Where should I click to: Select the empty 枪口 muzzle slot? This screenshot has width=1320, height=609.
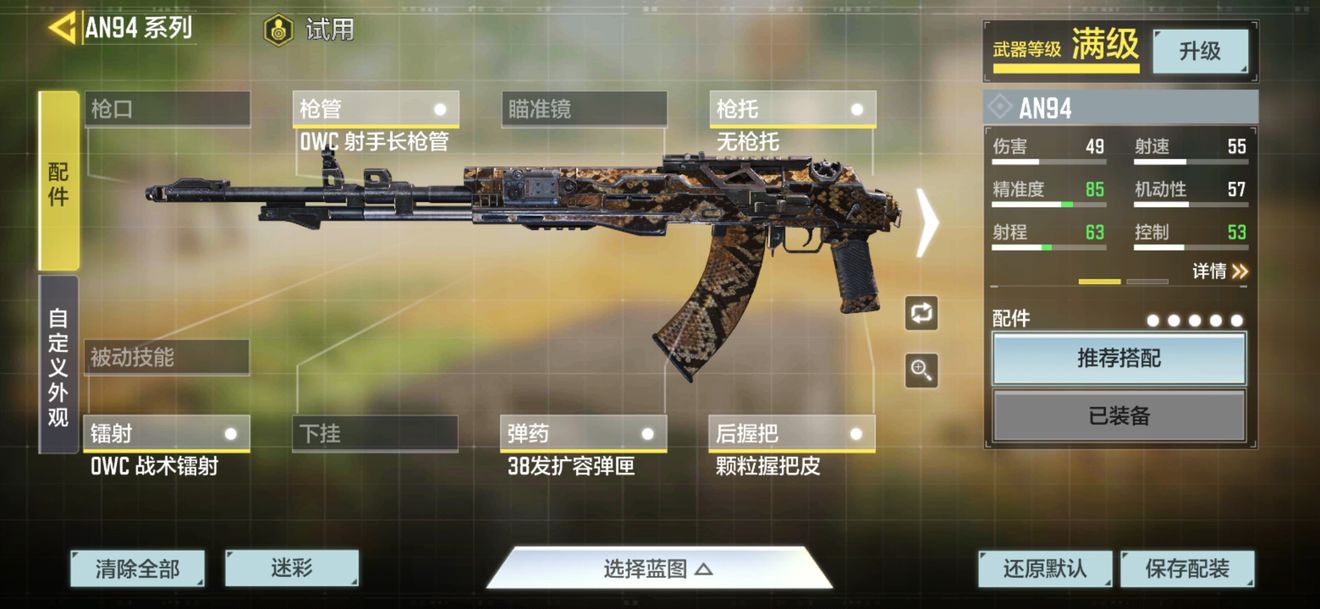(167, 109)
